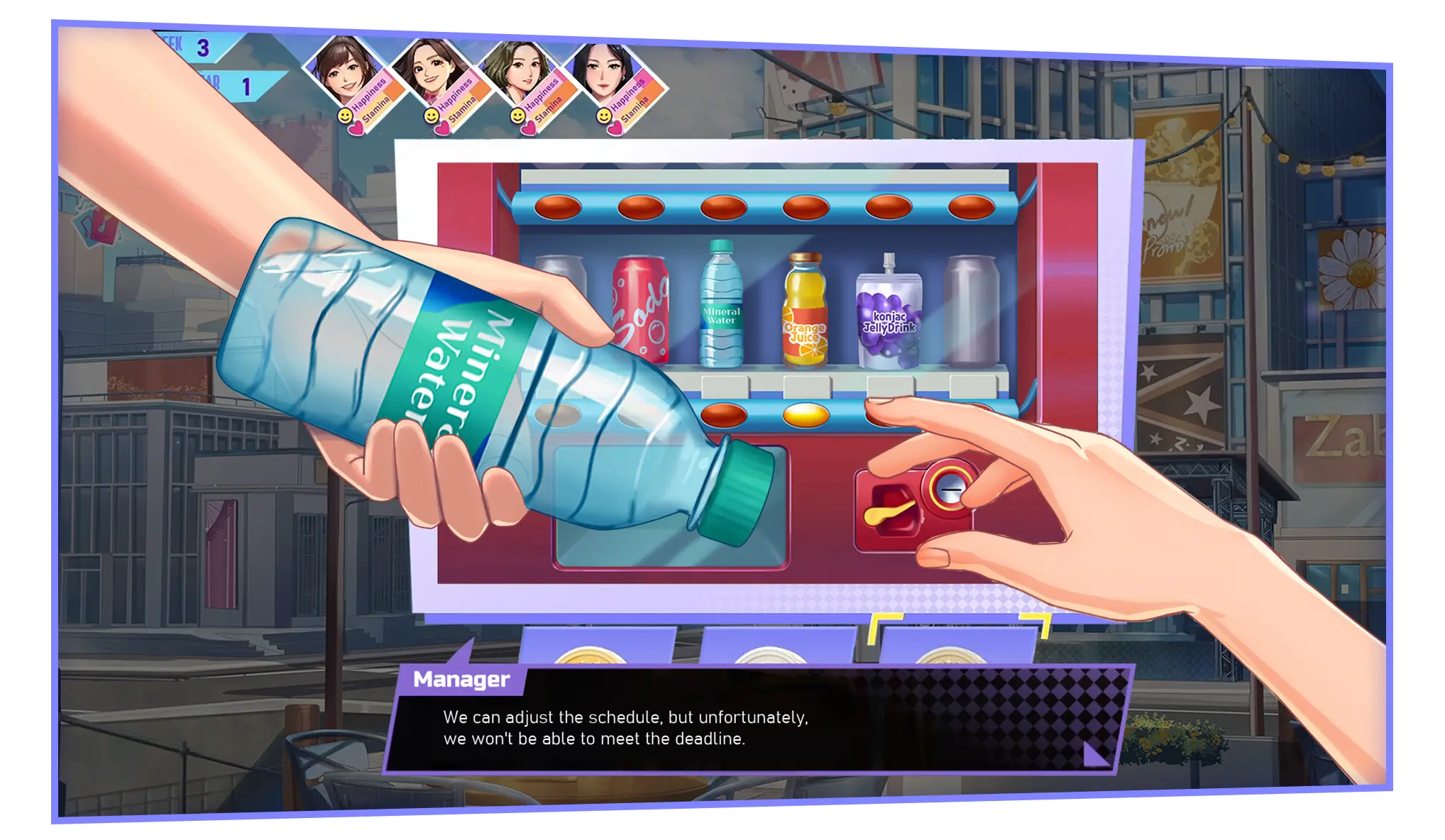
Task: Choose the coin tile marked by yellow brackets
Action: pyautogui.click(x=957, y=644)
